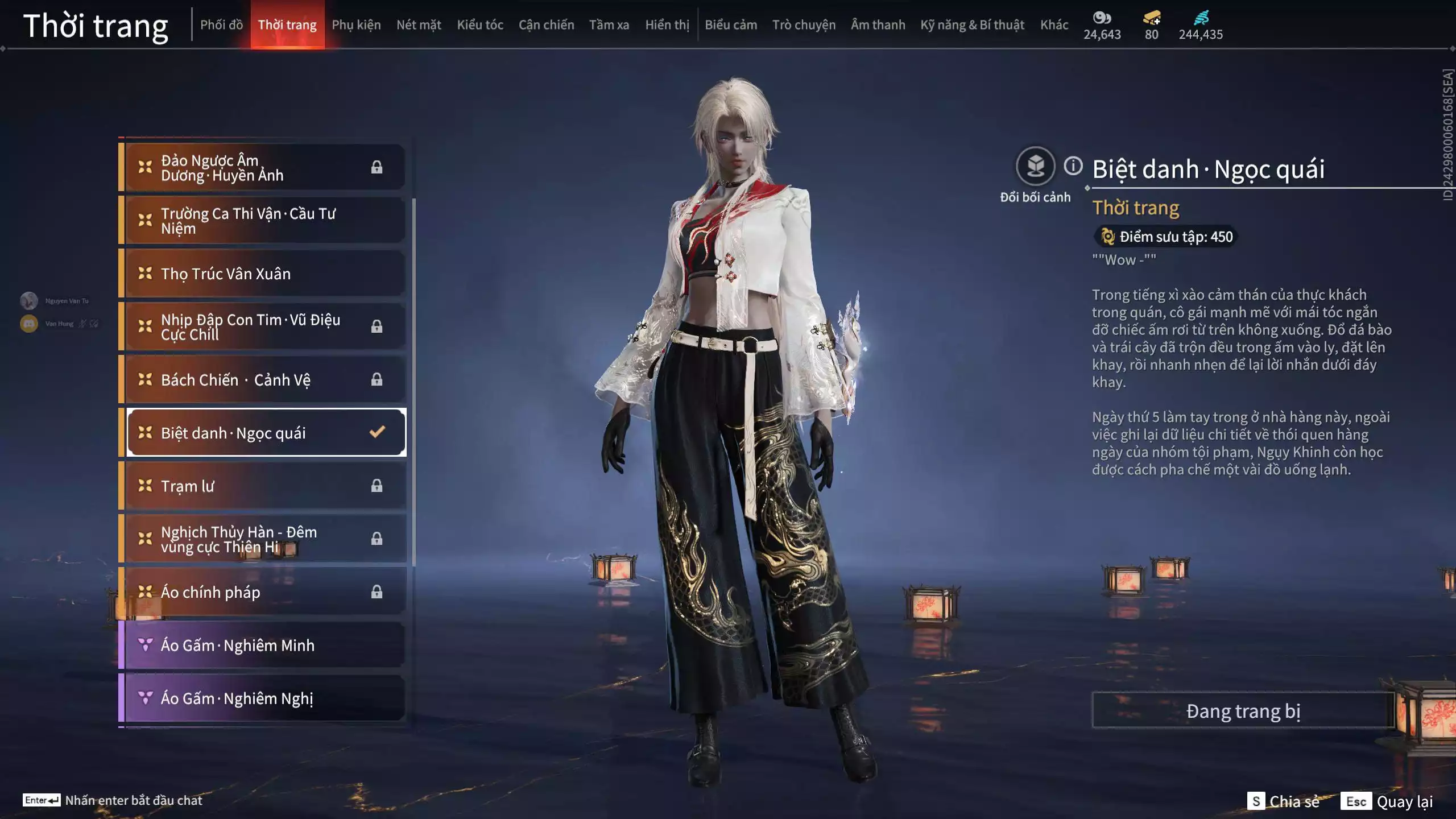Share the outfit with Chia sẻ
Viewport: 1456px width, 819px height.
[1284, 801]
